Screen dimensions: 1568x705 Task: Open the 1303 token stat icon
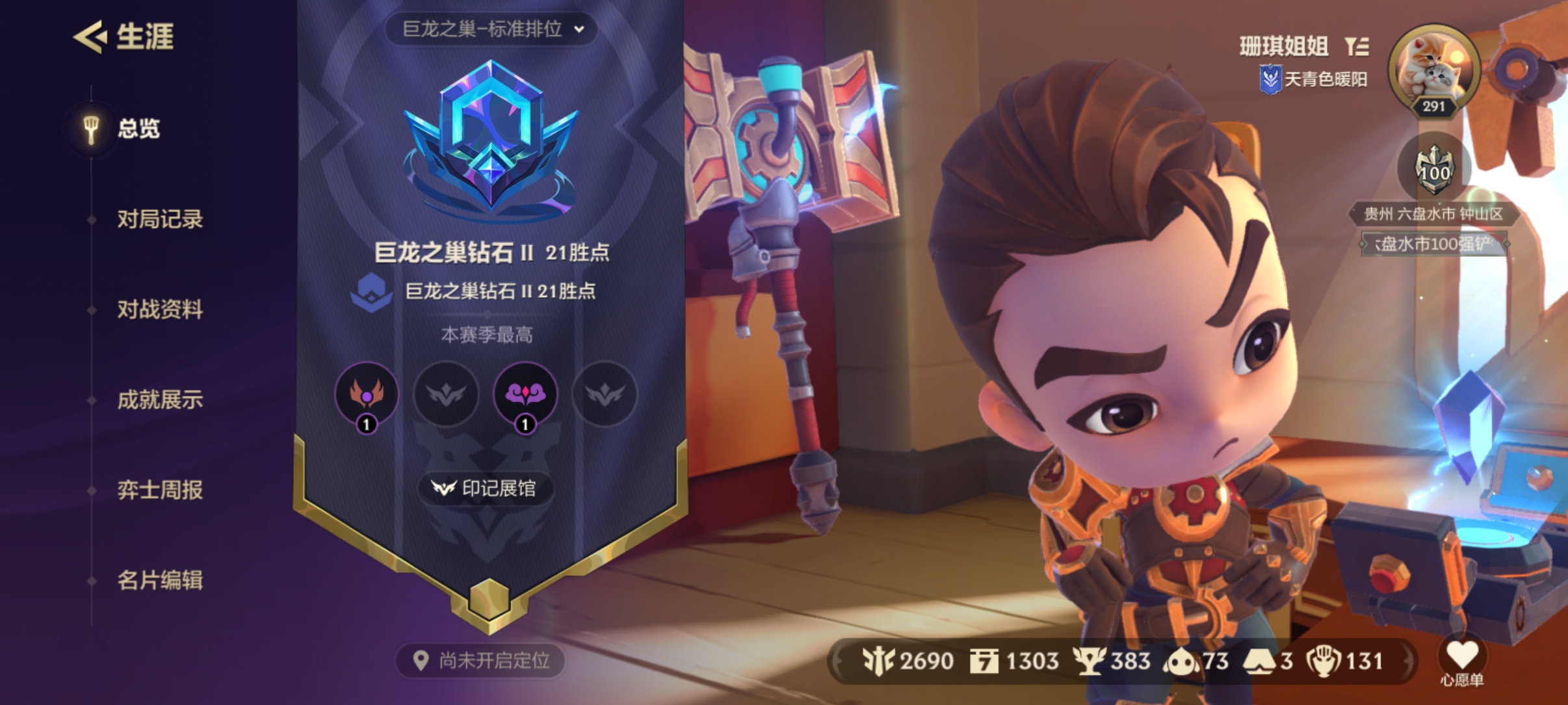pyautogui.click(x=985, y=661)
